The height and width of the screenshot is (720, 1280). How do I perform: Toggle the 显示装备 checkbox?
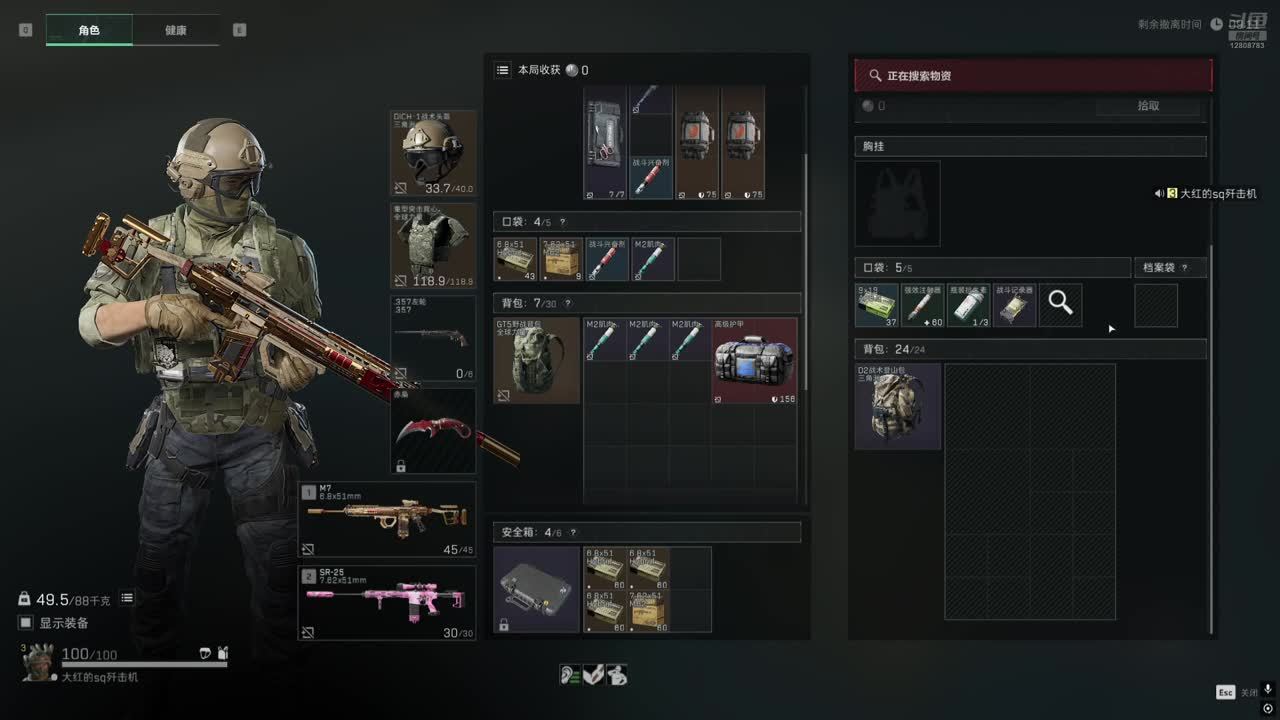(26, 623)
